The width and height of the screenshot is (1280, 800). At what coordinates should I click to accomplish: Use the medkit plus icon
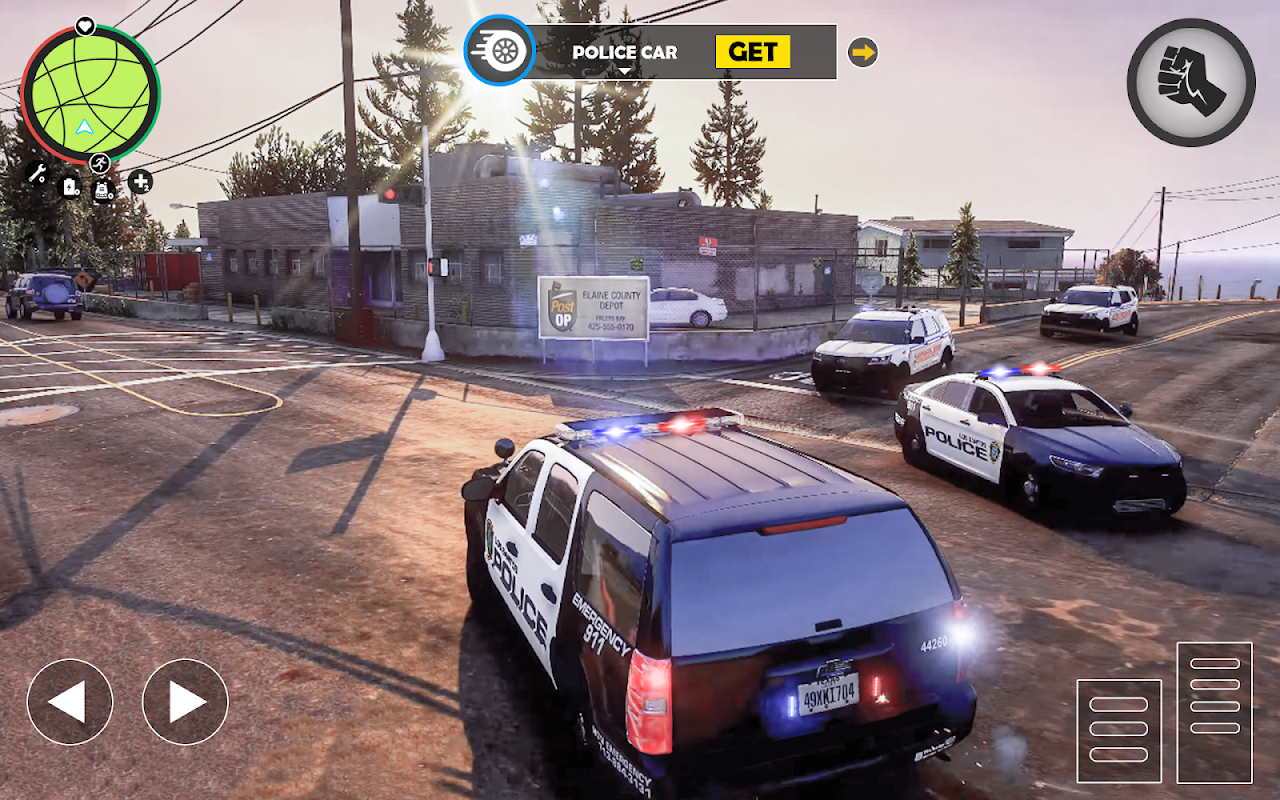pos(140,182)
